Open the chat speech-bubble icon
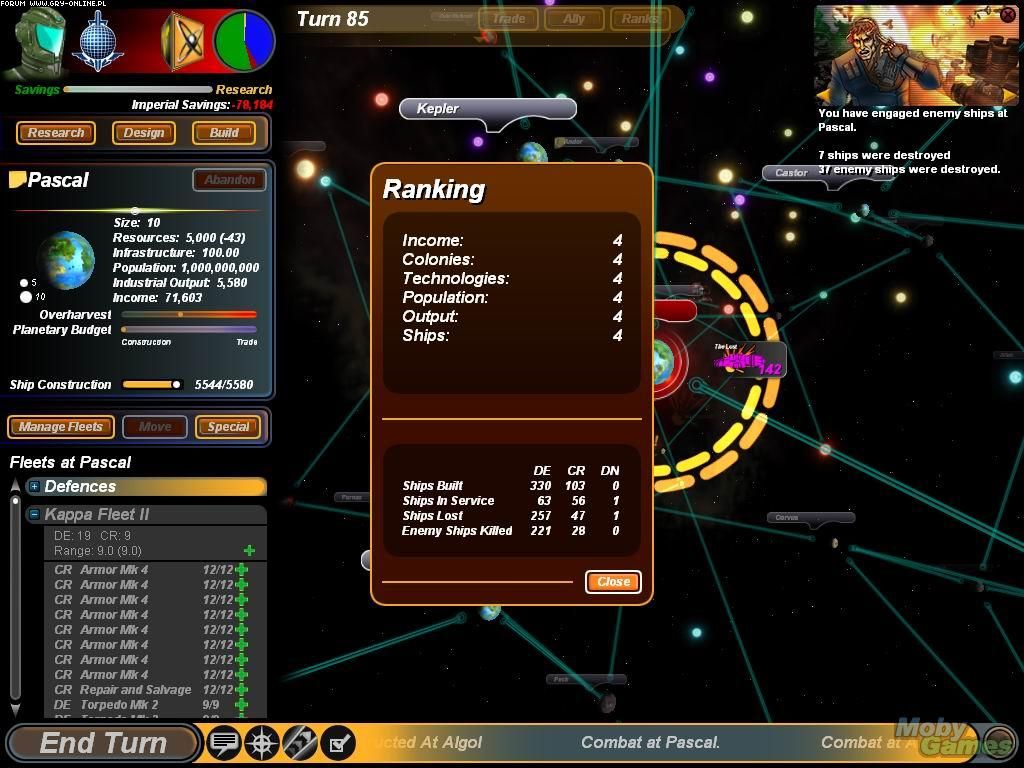 (225, 743)
